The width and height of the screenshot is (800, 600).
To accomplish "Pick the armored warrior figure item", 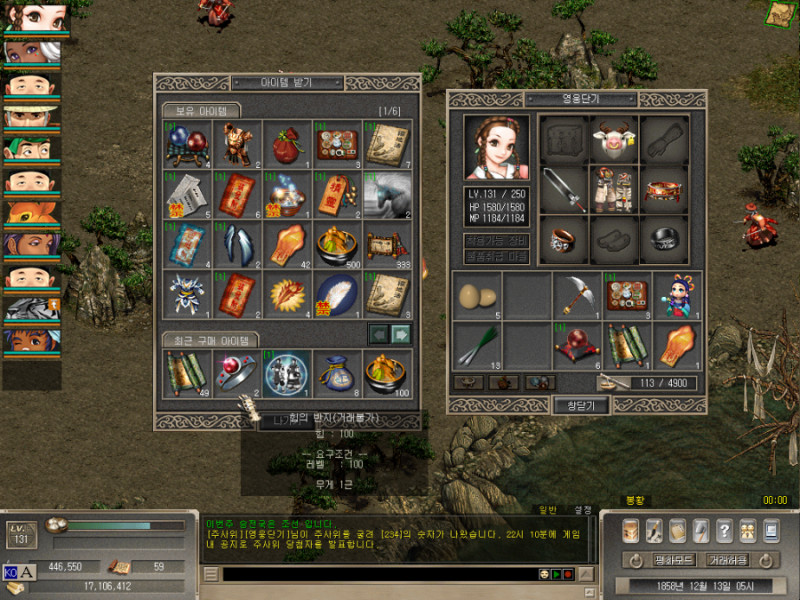I will (x=237, y=144).
